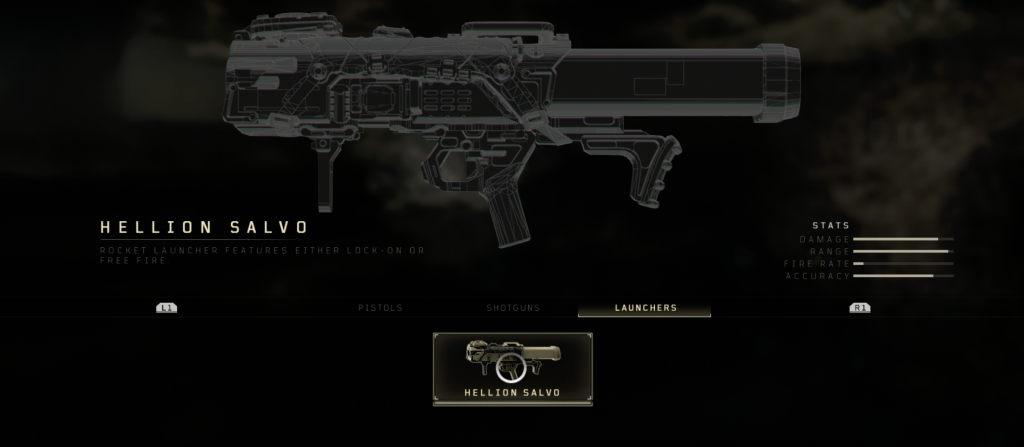
Task: Select the Launchers tab
Action: coord(645,308)
